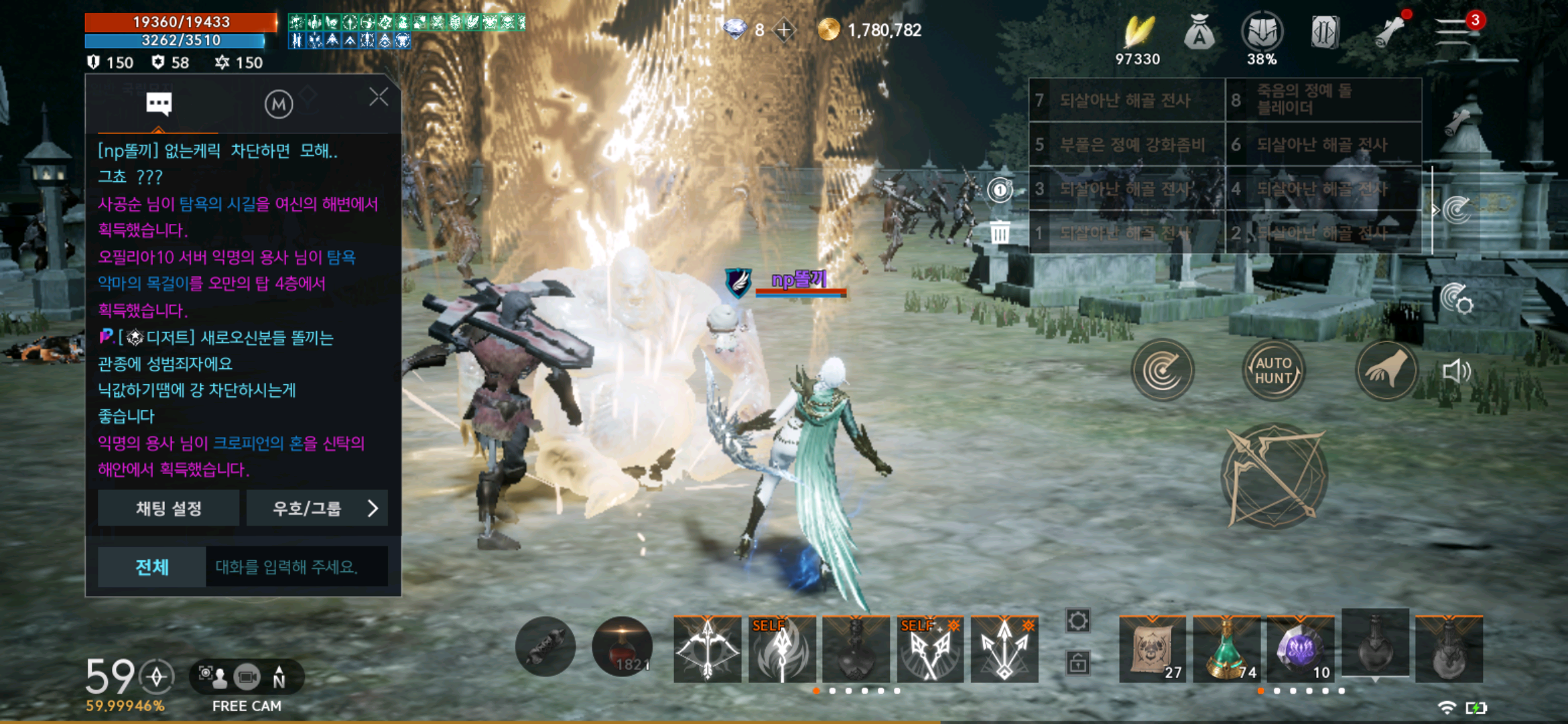Image resolution: width=1568 pixels, height=724 pixels.
Task: Use the green potion quick slot
Action: pos(1226,649)
